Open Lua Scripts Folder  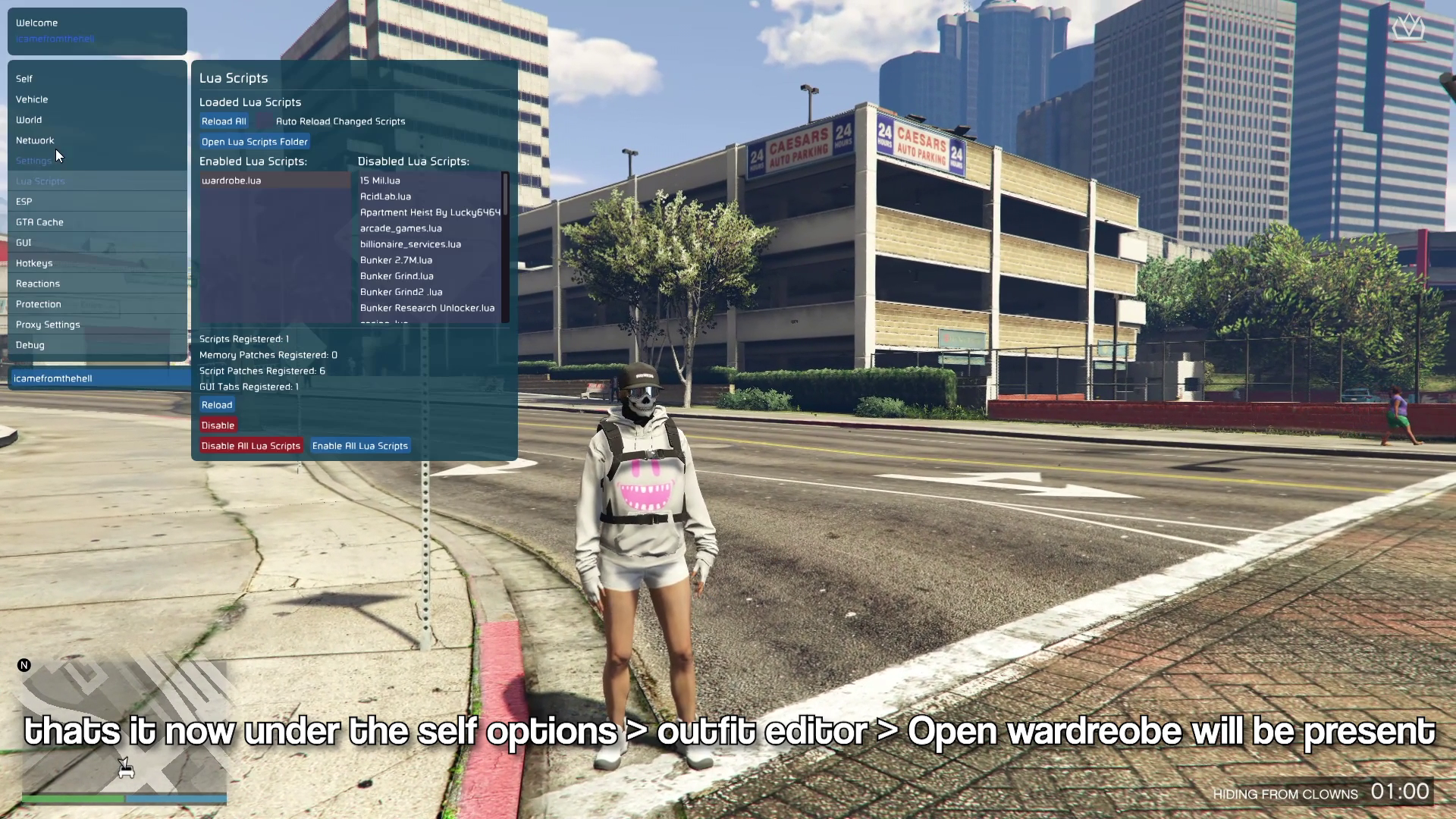[x=255, y=142]
